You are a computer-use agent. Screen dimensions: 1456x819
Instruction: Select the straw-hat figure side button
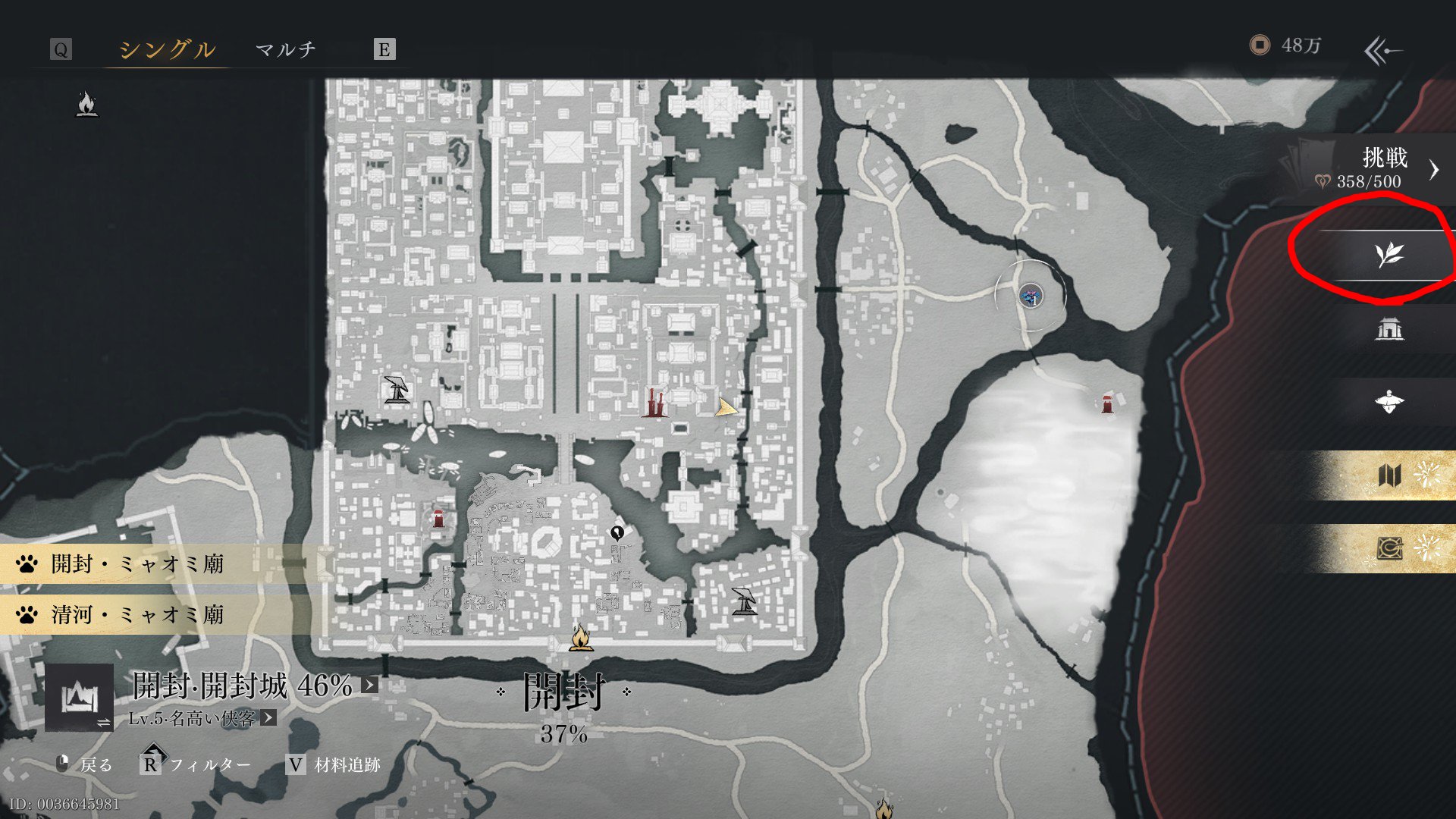point(1389,402)
